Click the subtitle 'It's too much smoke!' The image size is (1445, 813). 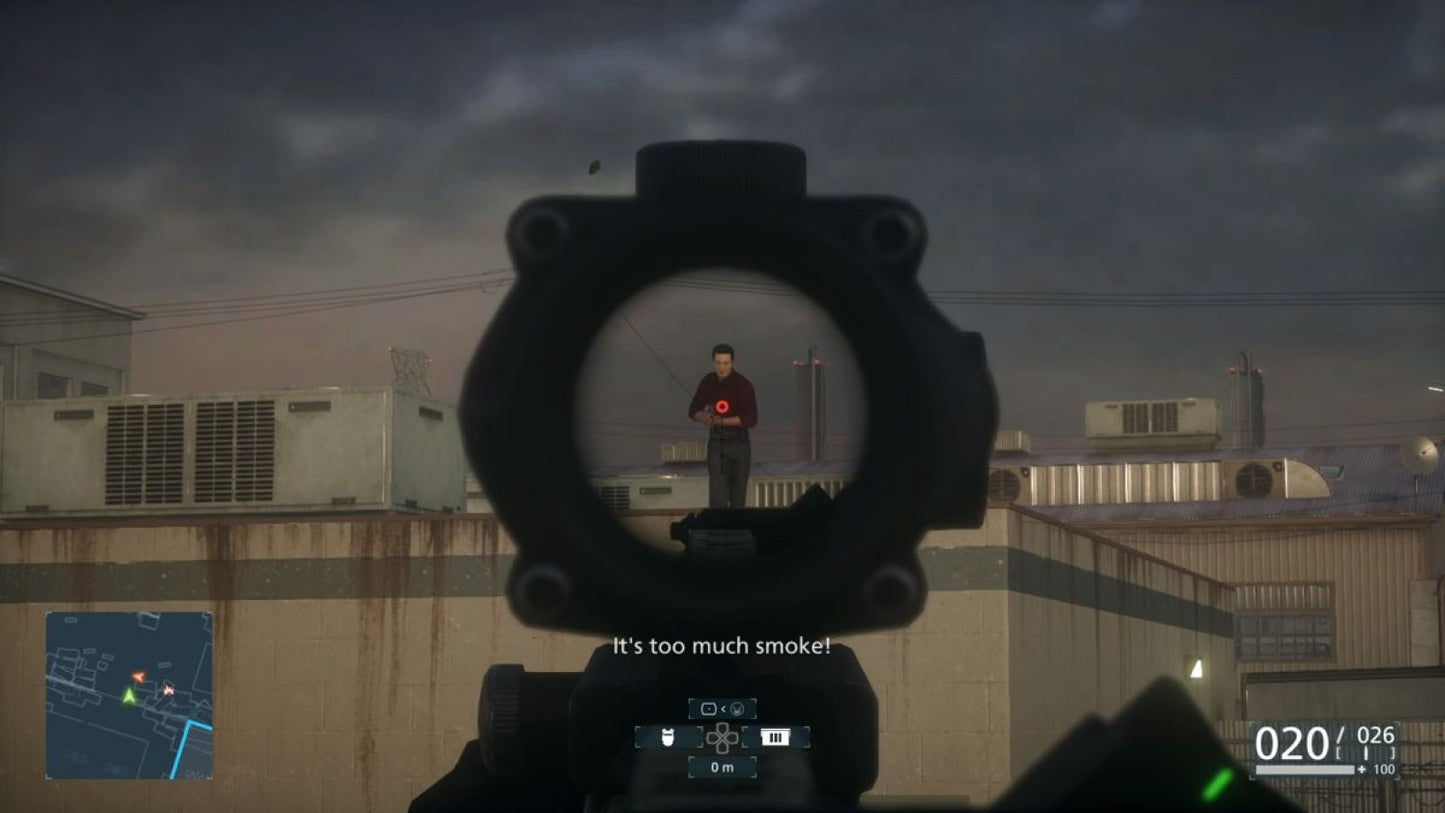(x=722, y=646)
